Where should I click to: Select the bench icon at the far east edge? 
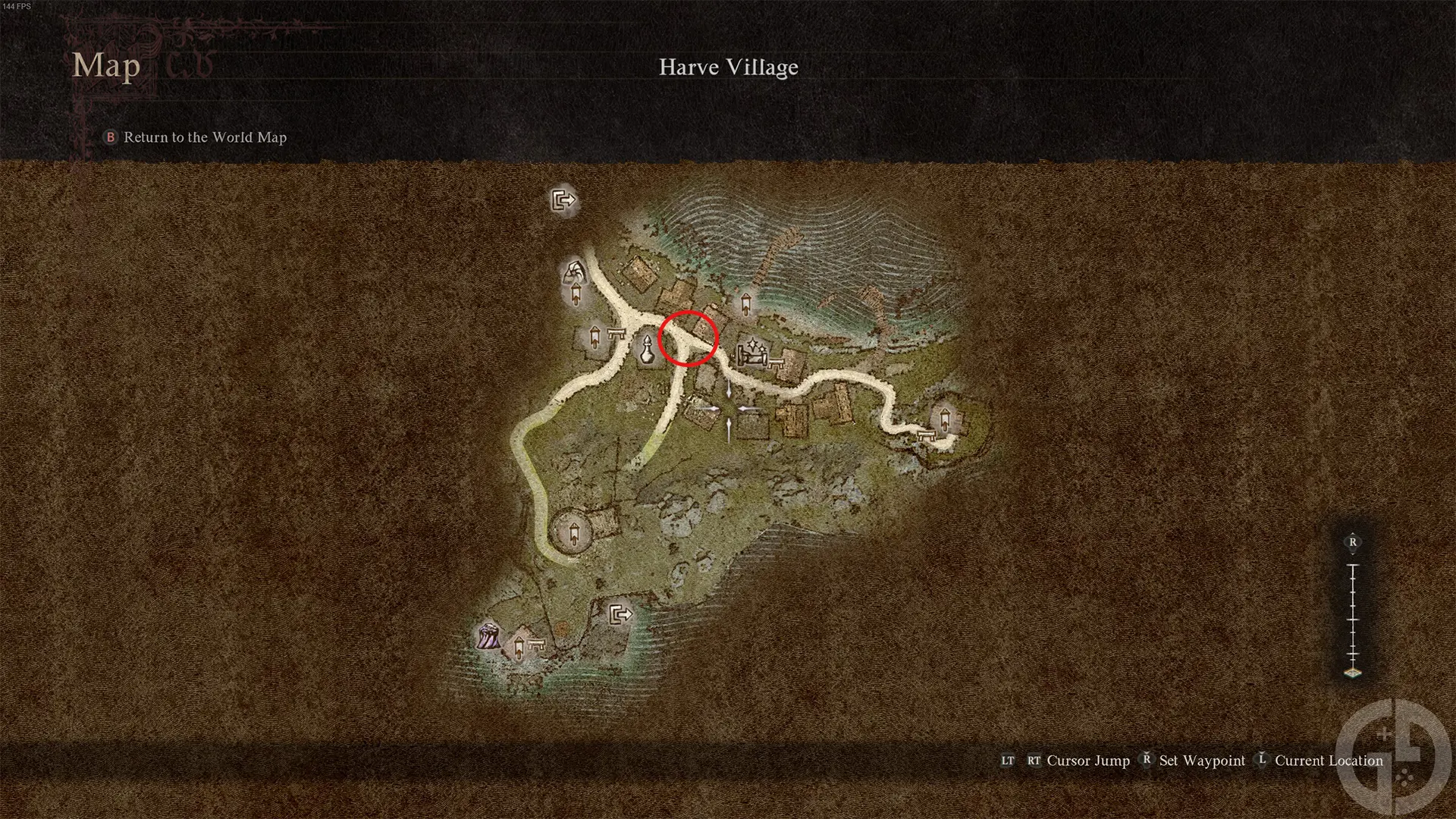(925, 436)
